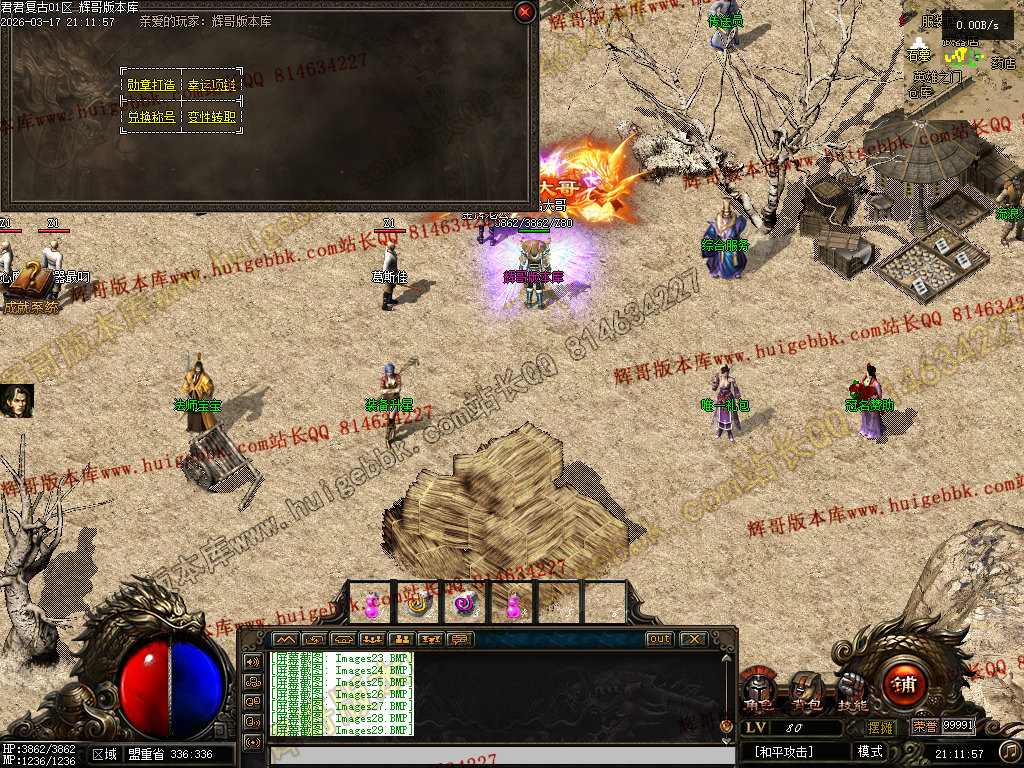
Task: Use the purple spiral scroll in slot 3
Action: [x=464, y=604]
